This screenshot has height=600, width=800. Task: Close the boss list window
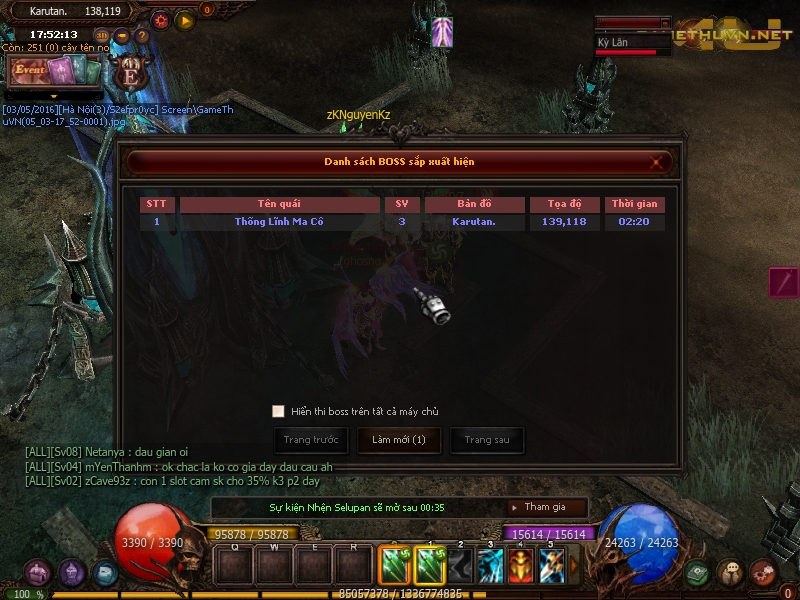pyautogui.click(x=657, y=161)
